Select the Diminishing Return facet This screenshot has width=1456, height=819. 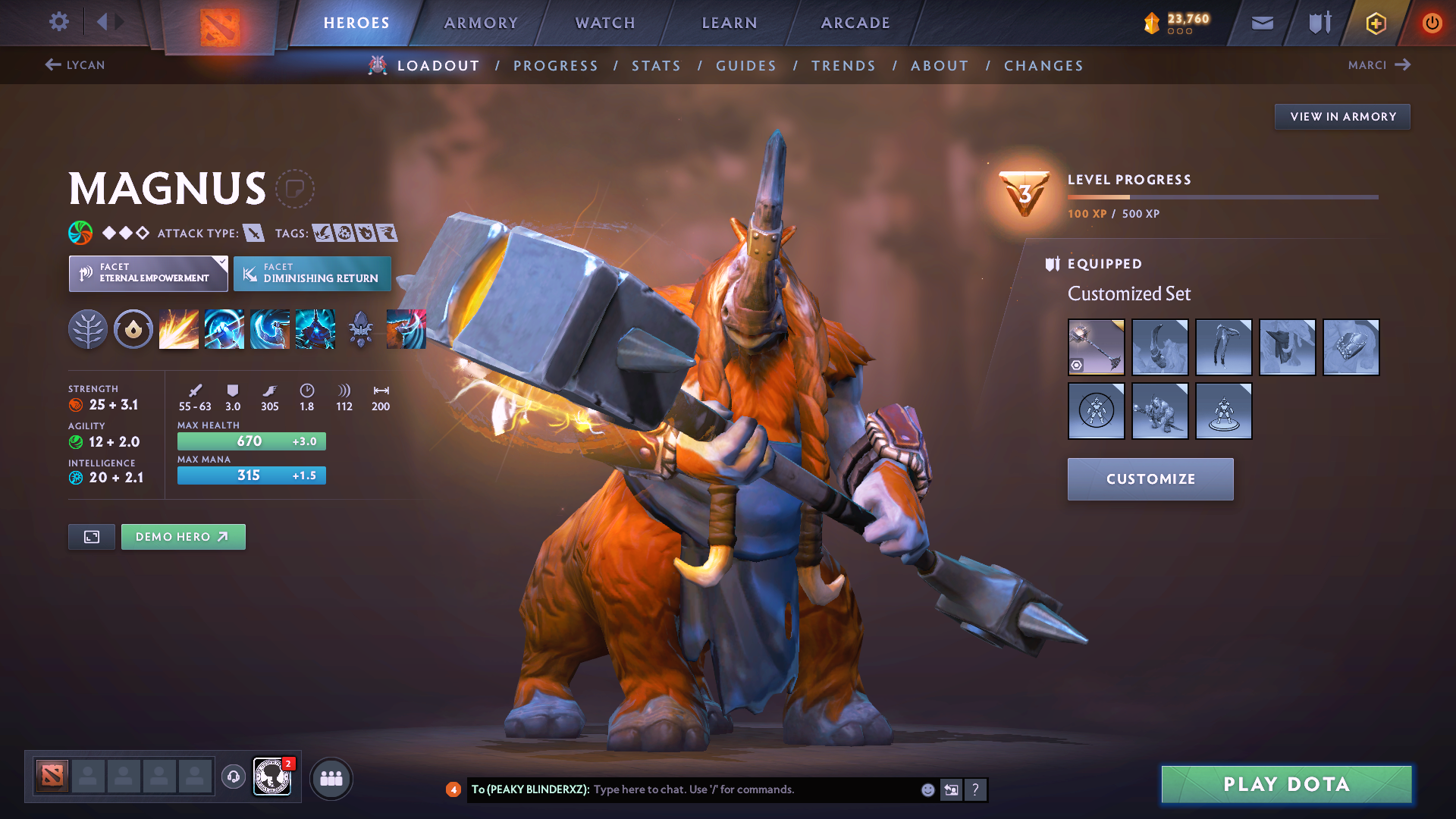312,273
